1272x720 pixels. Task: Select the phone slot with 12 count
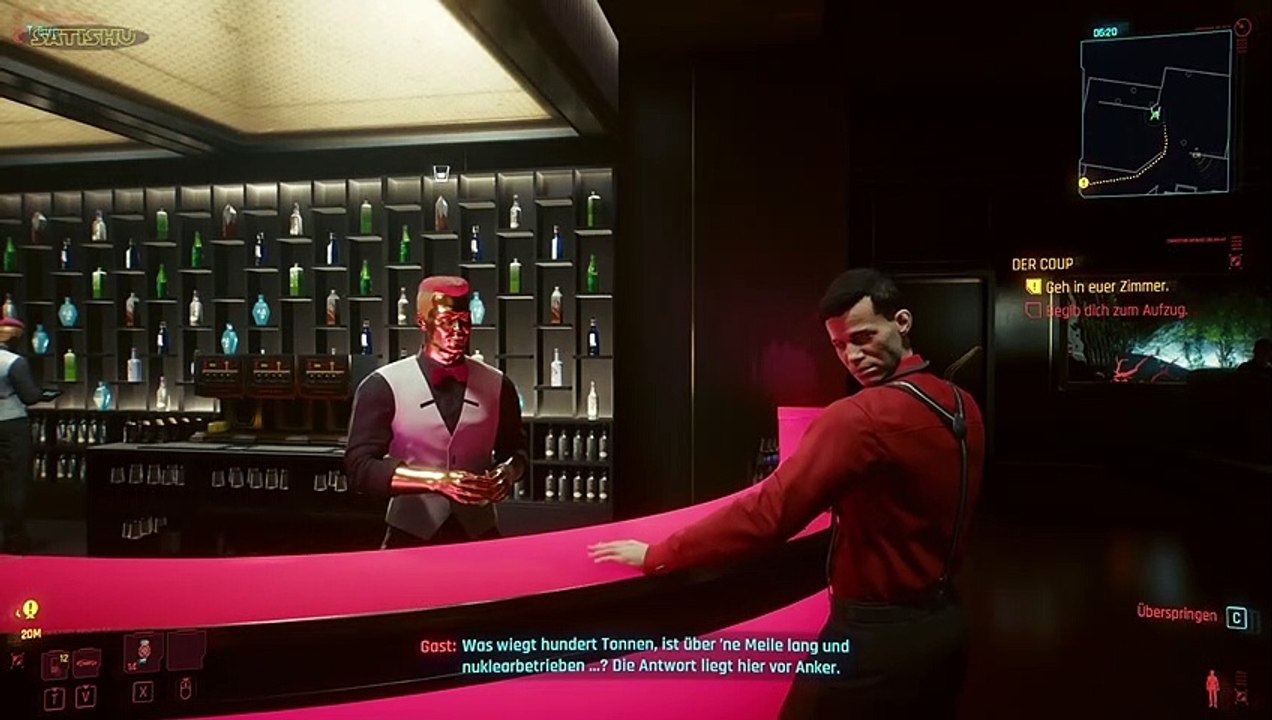(x=55, y=664)
